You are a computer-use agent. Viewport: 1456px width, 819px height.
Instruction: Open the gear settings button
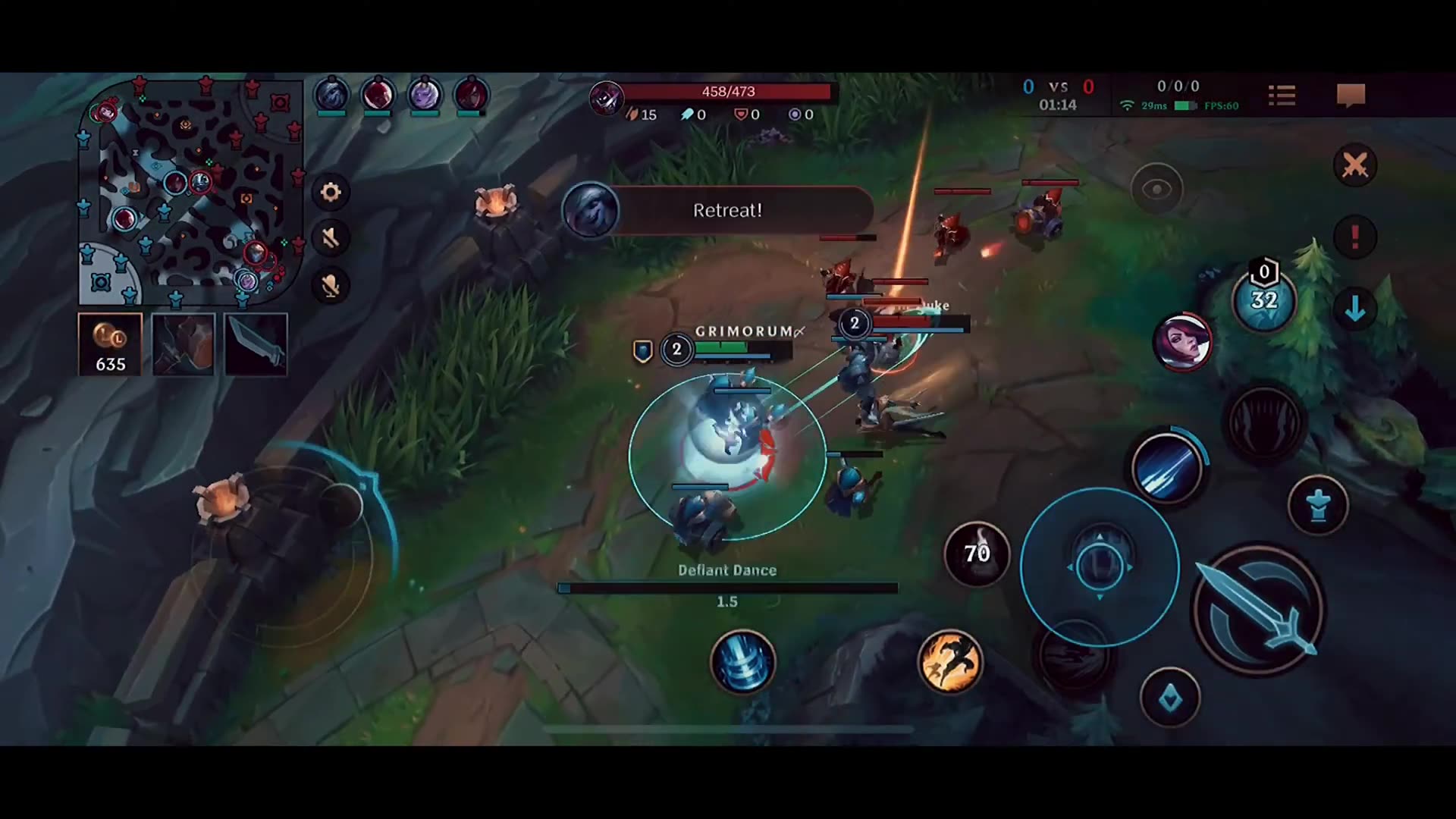[331, 193]
